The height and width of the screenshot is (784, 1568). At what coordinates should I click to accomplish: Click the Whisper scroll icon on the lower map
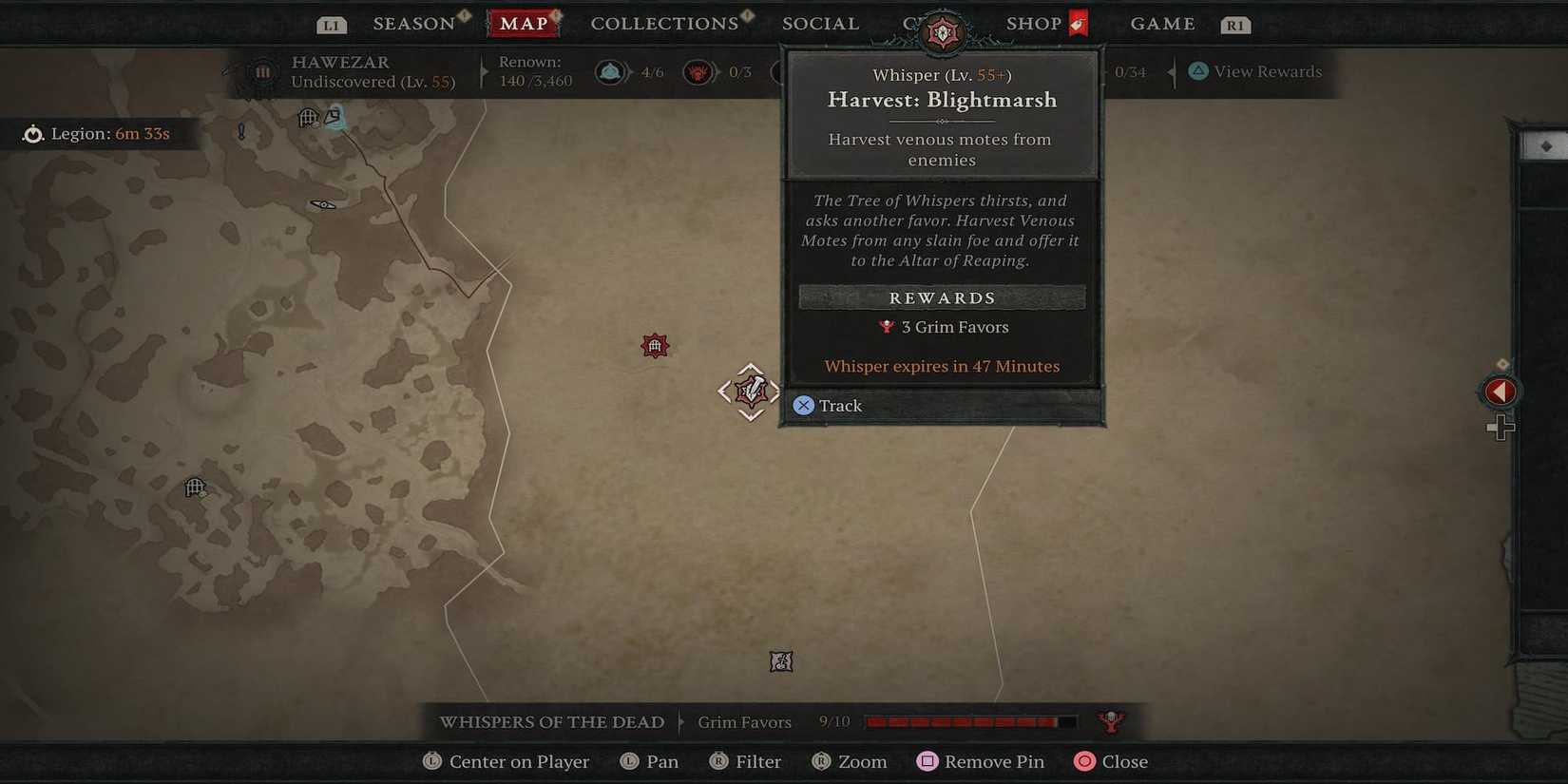[781, 660]
